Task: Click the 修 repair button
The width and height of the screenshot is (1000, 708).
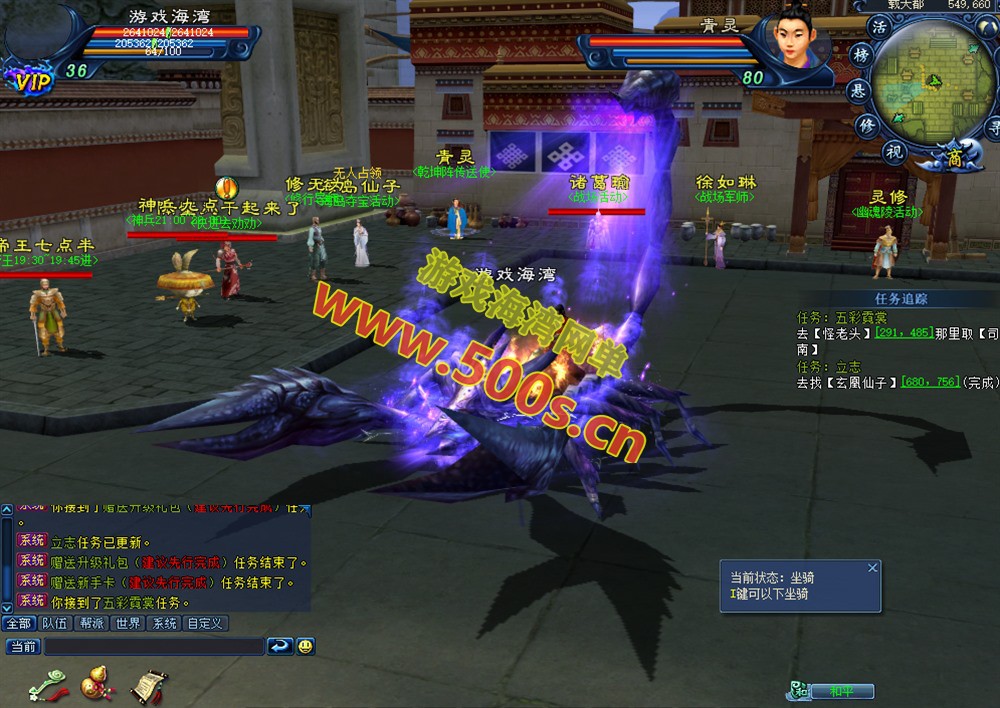Action: coord(867,125)
